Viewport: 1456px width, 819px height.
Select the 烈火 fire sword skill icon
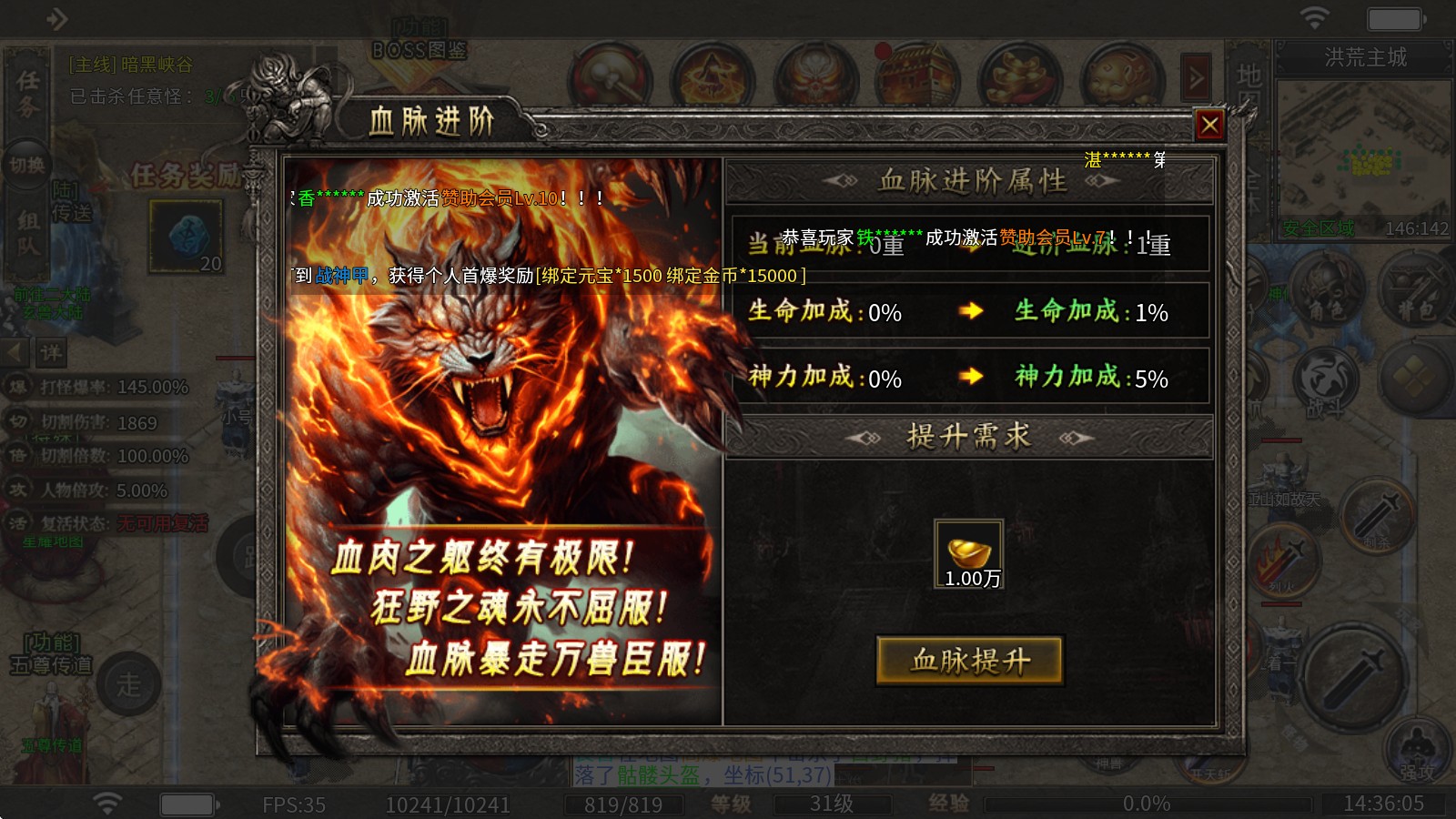1286,558
